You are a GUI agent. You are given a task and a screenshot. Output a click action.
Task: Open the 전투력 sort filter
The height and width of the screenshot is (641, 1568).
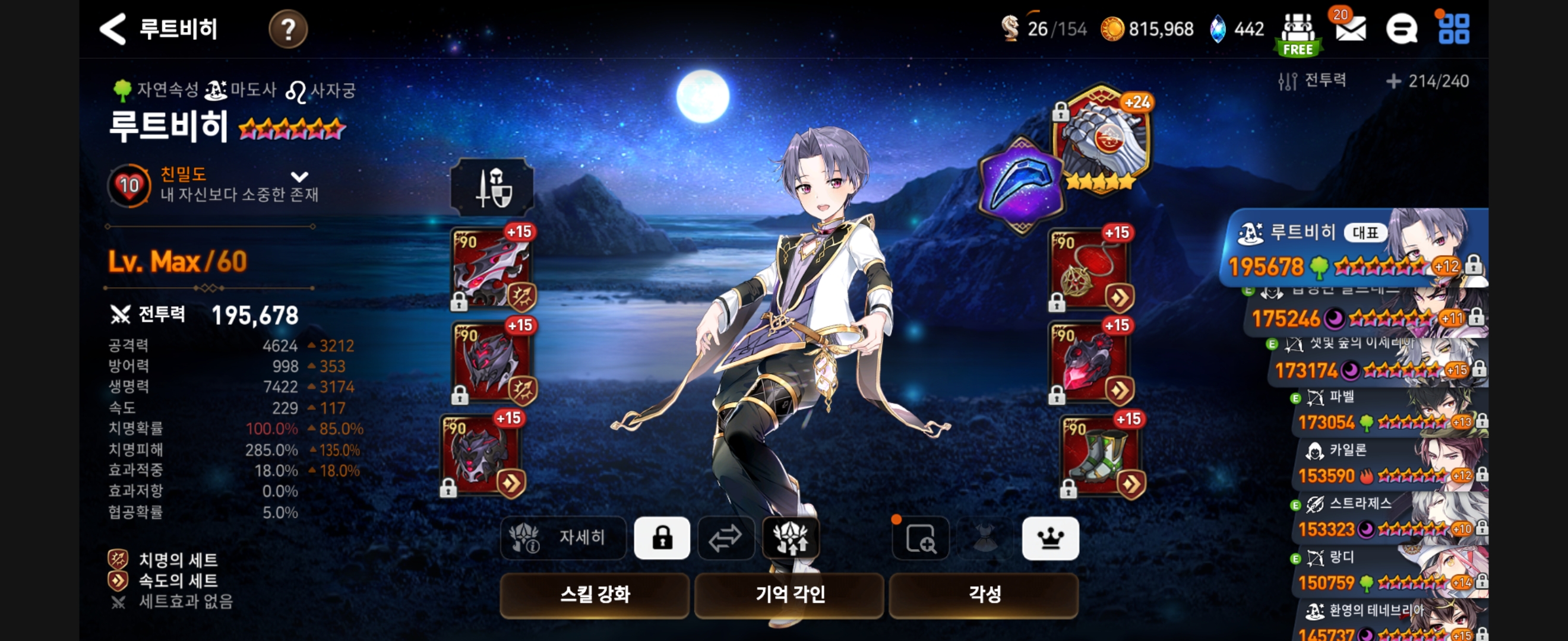tap(1313, 81)
